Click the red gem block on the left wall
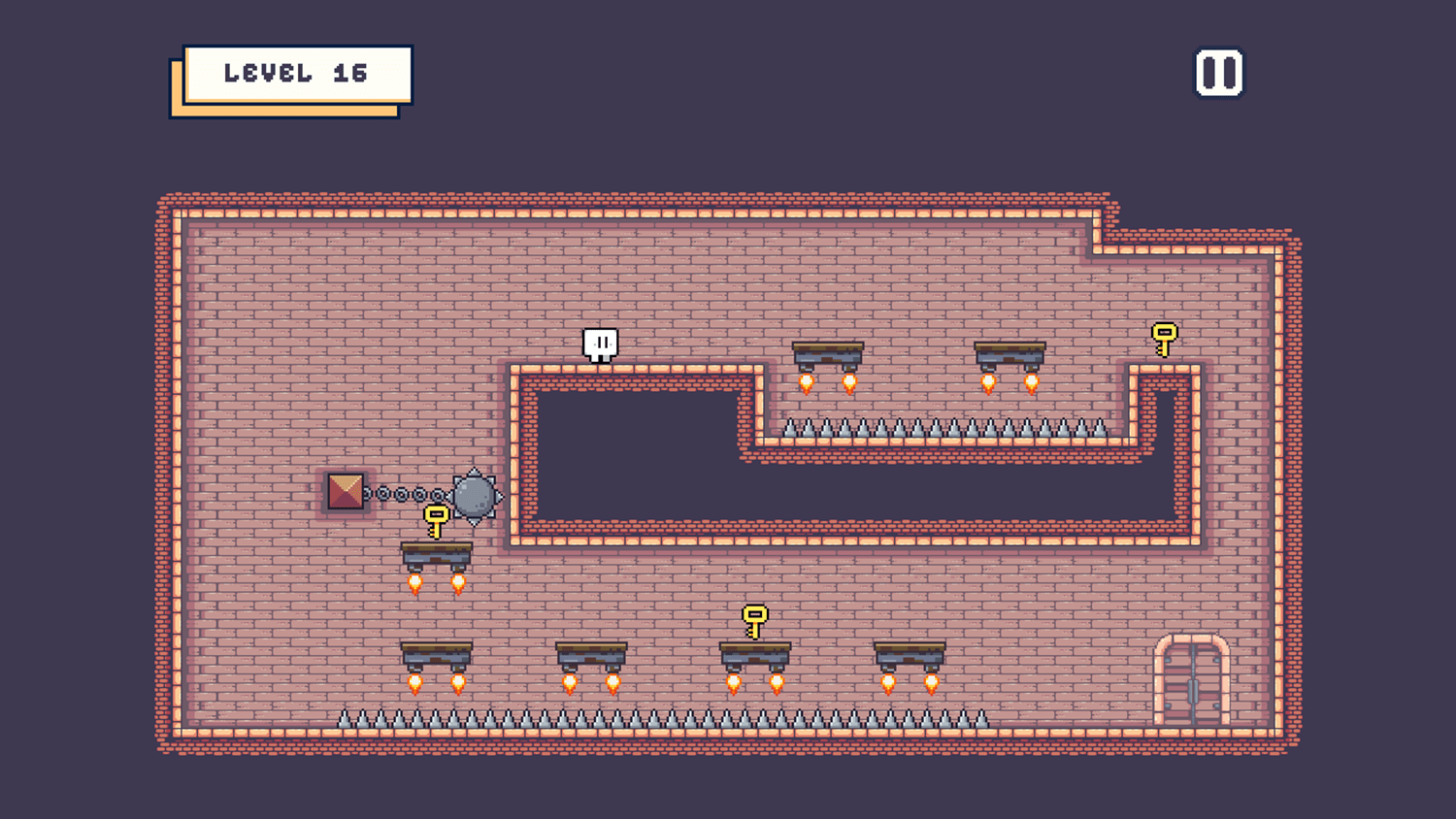The width and height of the screenshot is (1456, 819). pyautogui.click(x=346, y=493)
